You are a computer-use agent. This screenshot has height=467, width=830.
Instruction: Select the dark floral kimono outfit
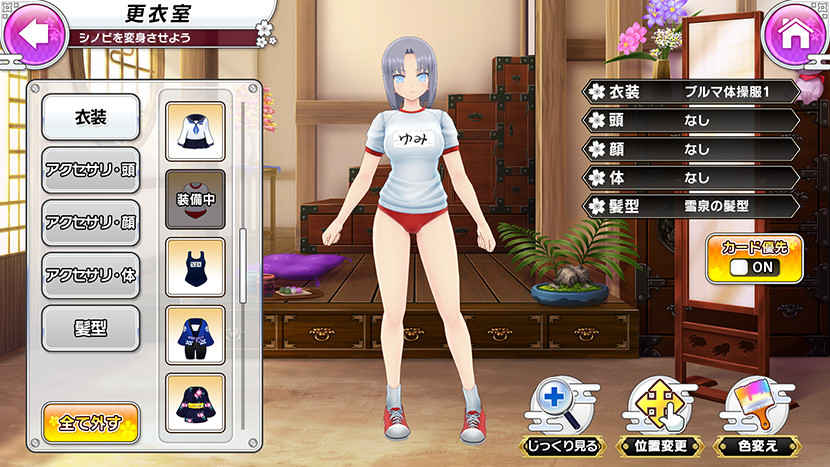[x=194, y=402]
